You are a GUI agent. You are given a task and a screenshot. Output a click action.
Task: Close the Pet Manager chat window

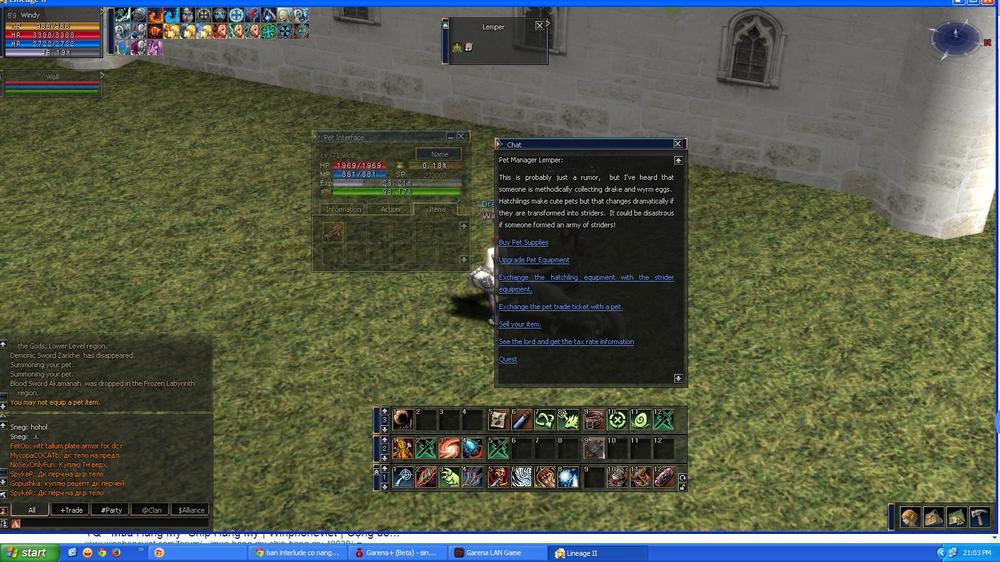[678, 144]
